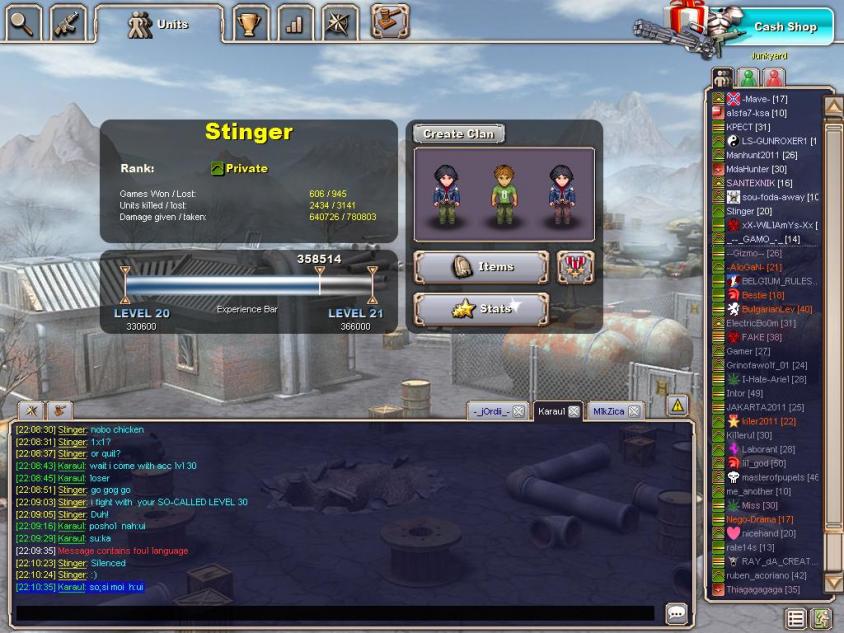
Task: Click the medal ribbon button beside Items
Action: 575,267
